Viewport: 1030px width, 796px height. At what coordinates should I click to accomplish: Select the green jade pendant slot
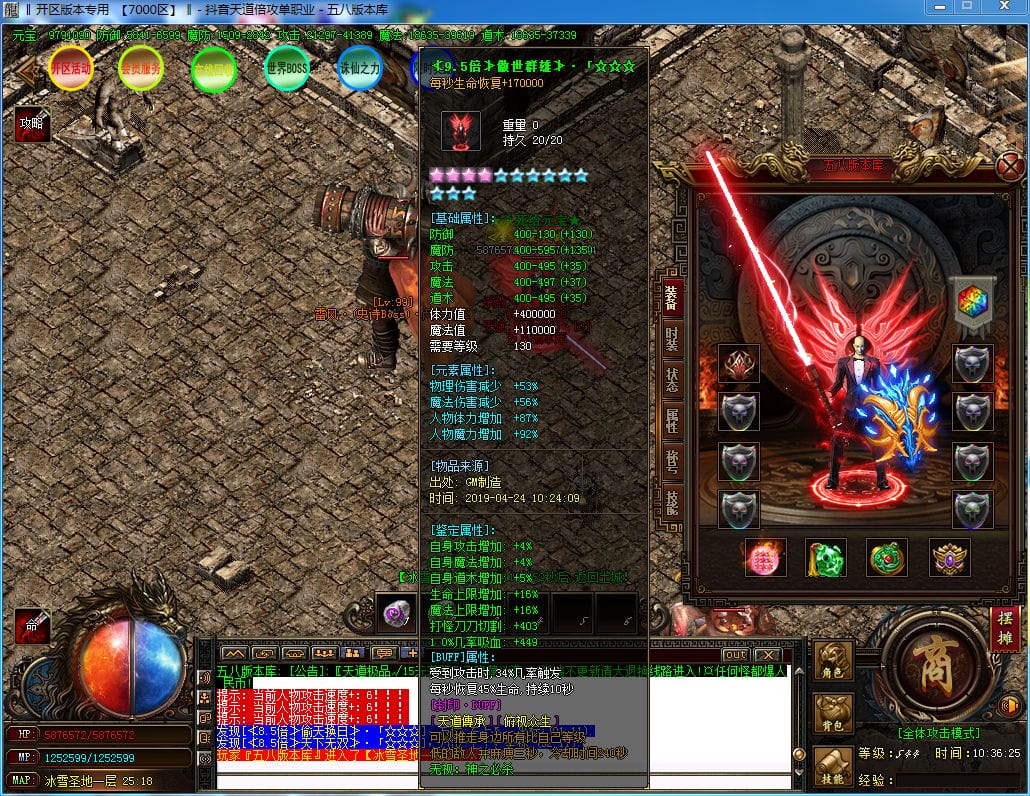pos(826,557)
